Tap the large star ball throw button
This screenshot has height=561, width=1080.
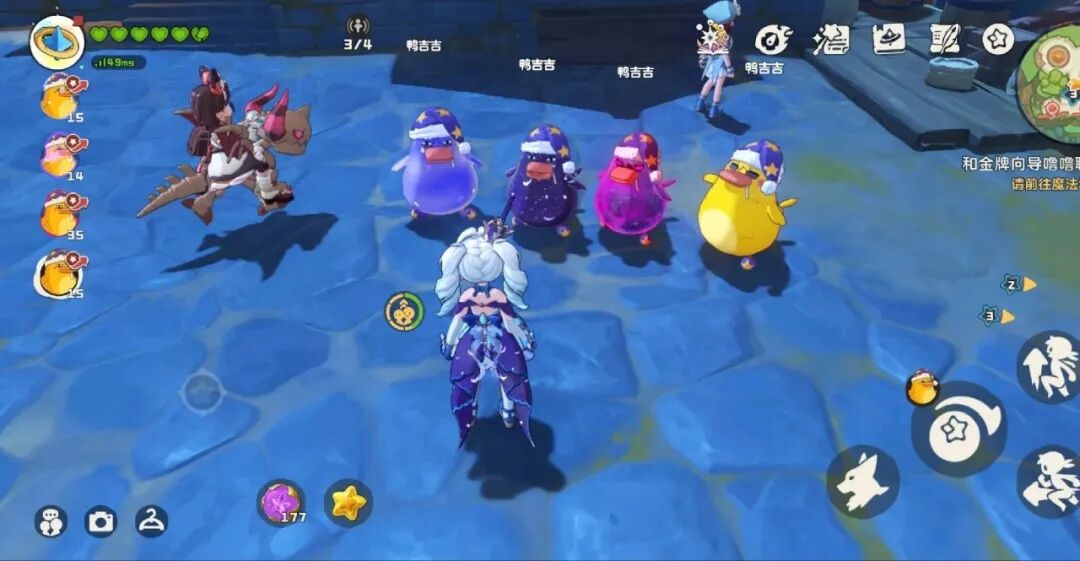pyautogui.click(x=958, y=428)
